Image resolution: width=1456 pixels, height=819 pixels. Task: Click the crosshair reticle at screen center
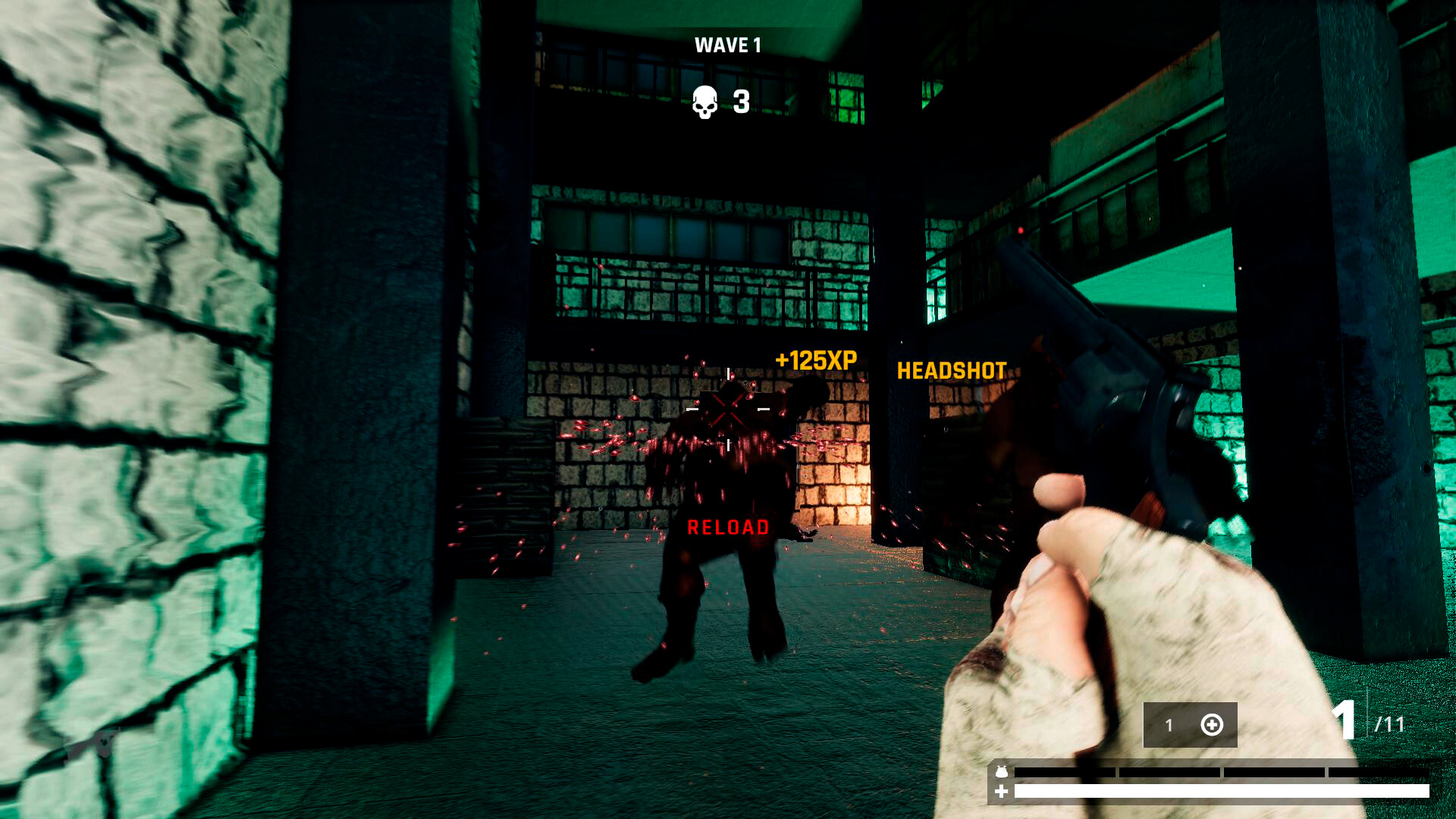tap(728, 409)
